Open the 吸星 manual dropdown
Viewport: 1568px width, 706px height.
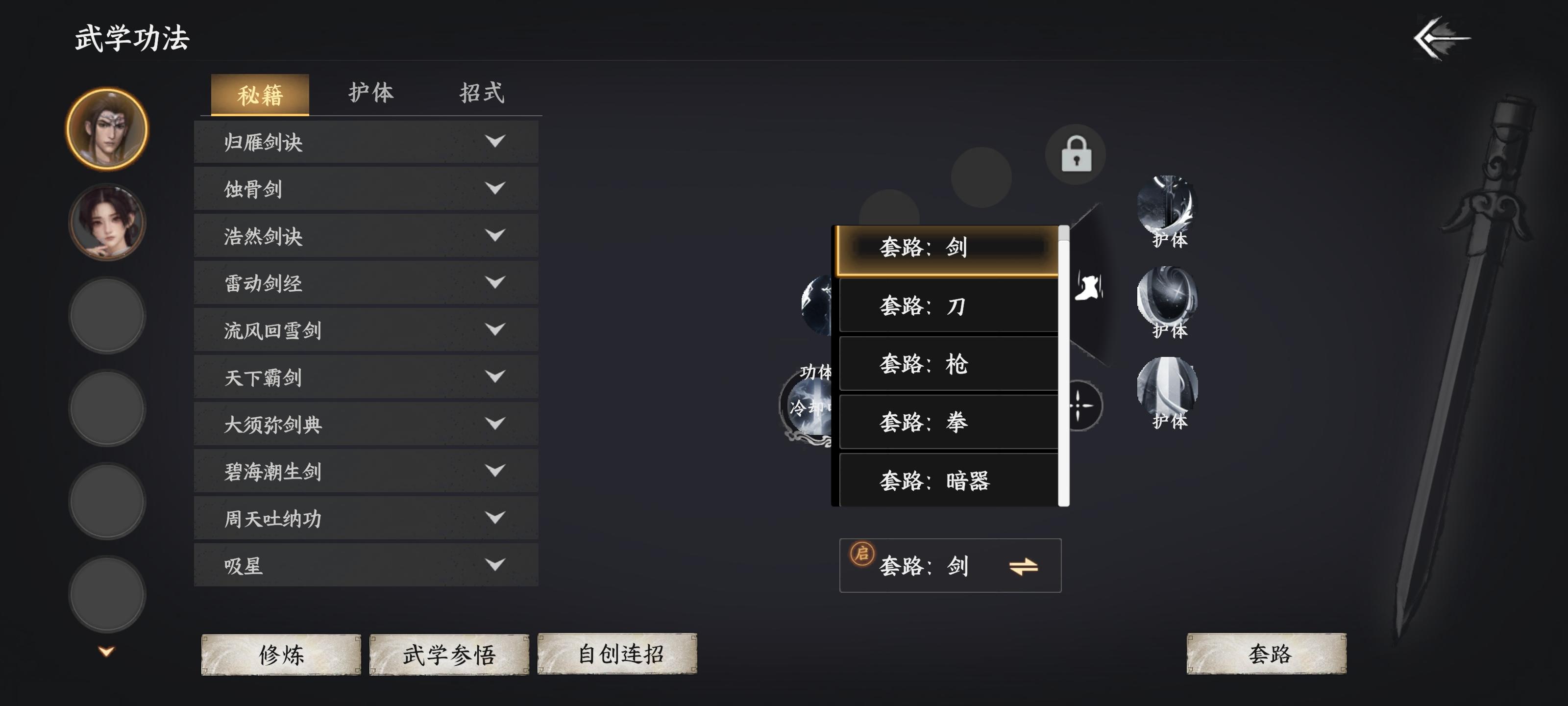pos(365,565)
